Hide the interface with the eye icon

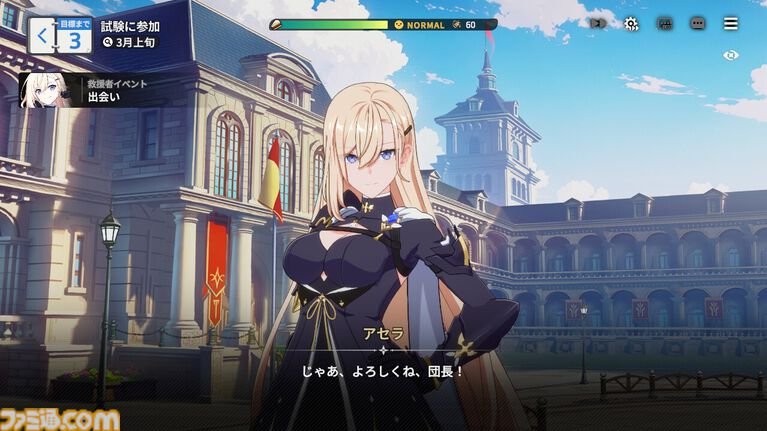731,55
